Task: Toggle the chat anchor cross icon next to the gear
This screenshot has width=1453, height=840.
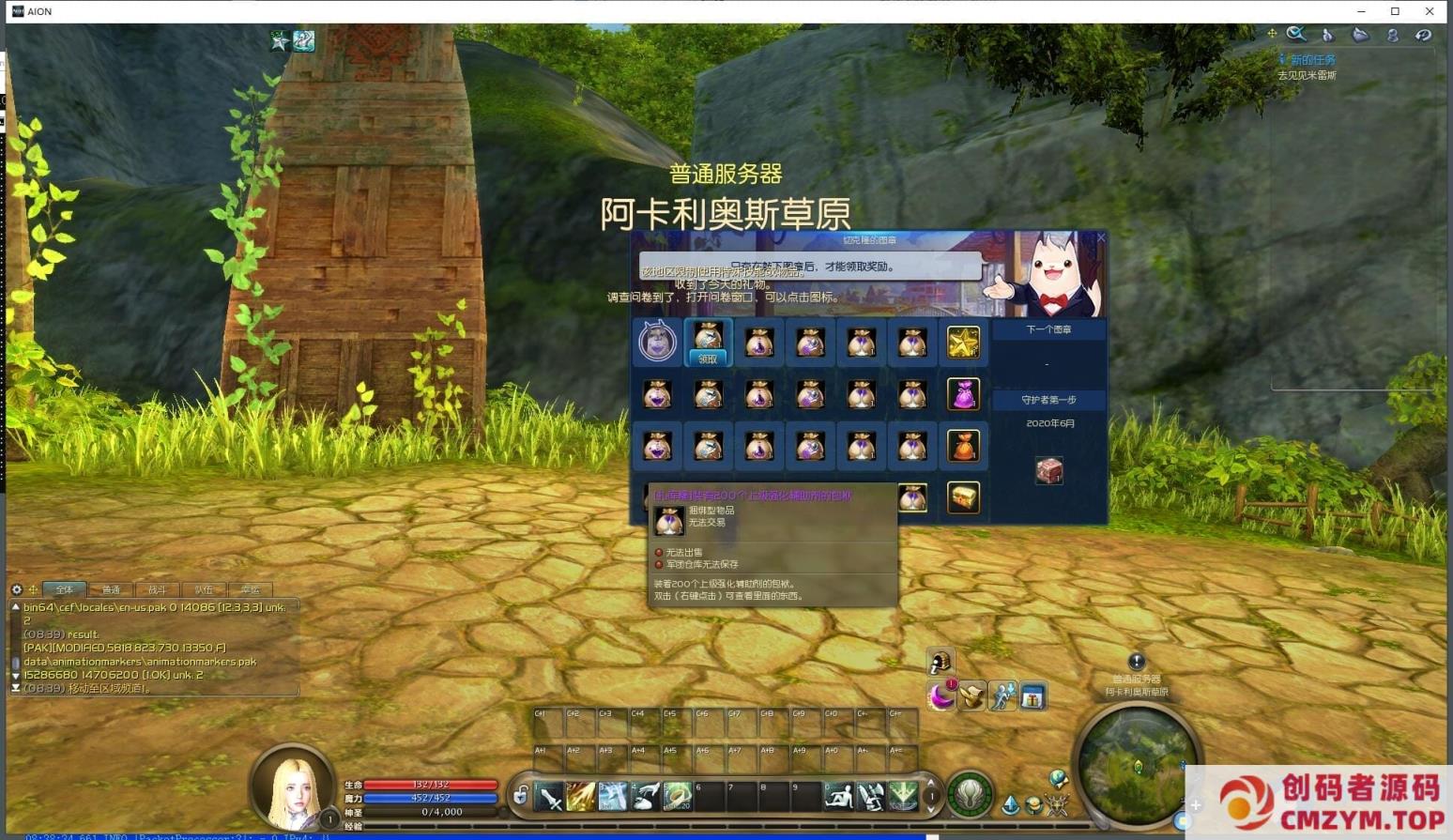Action: pos(33,589)
